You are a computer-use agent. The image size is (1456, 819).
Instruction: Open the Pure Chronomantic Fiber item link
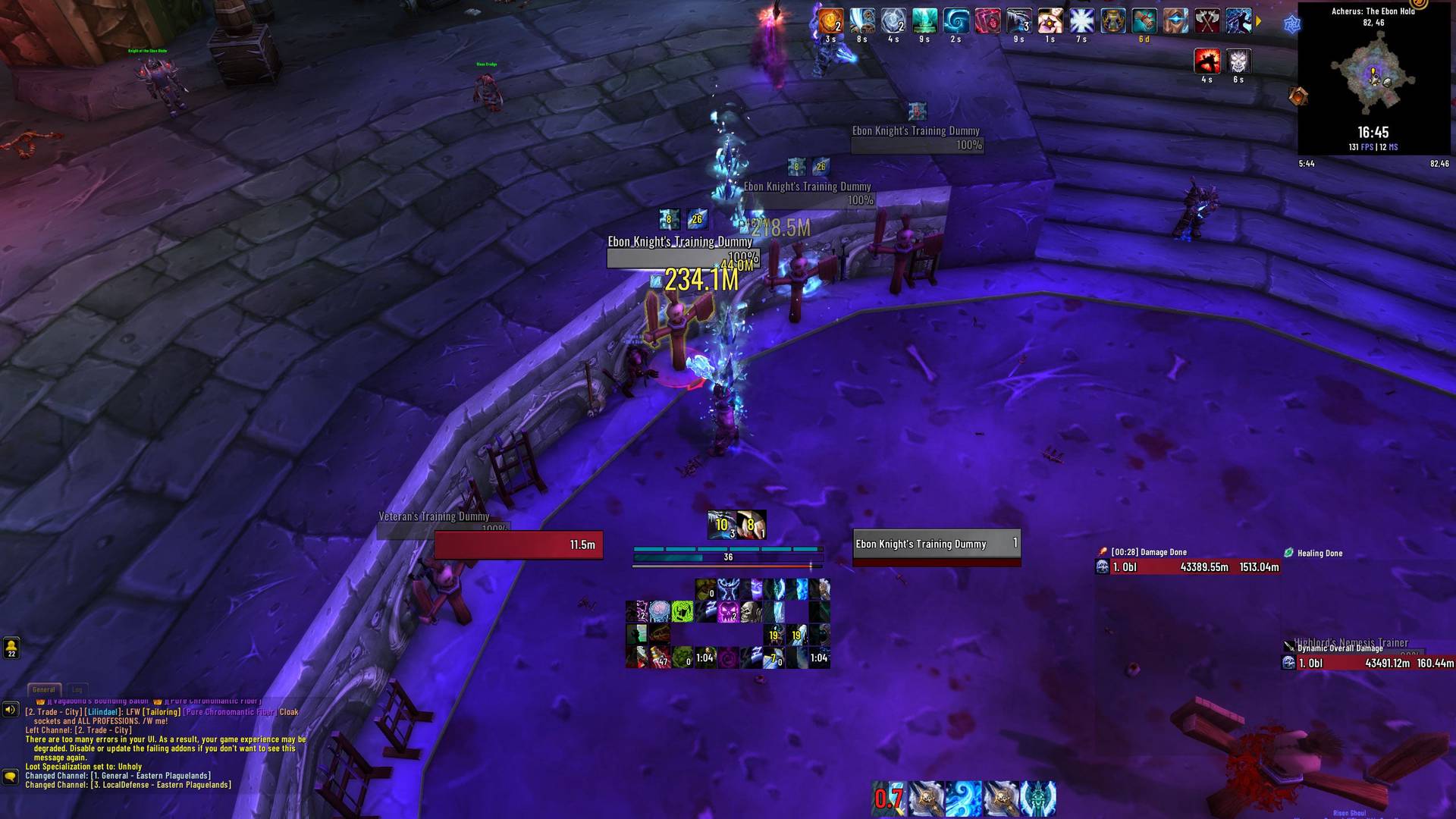tap(229, 713)
